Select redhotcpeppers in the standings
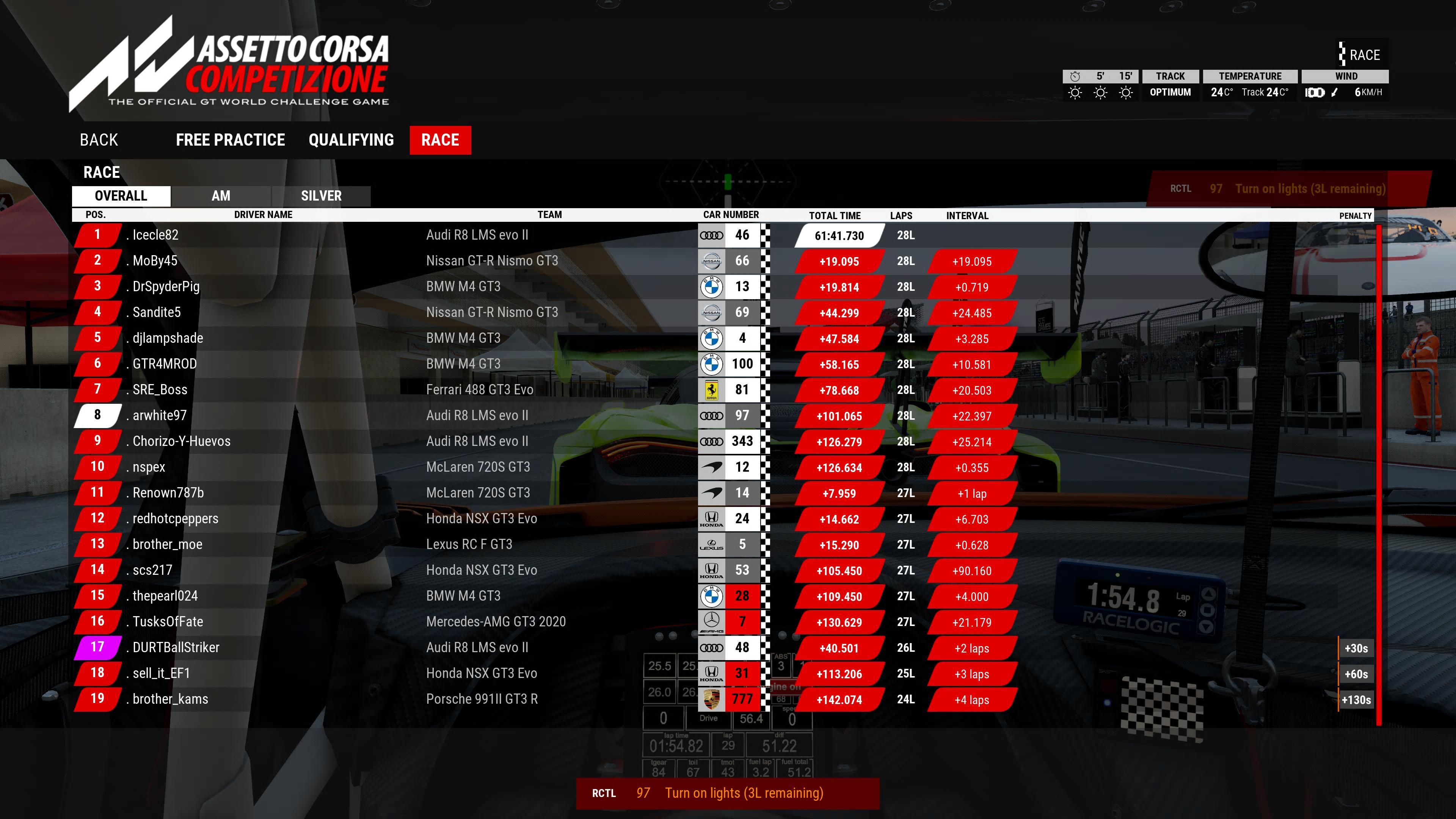This screenshot has width=1456, height=819. point(175,519)
